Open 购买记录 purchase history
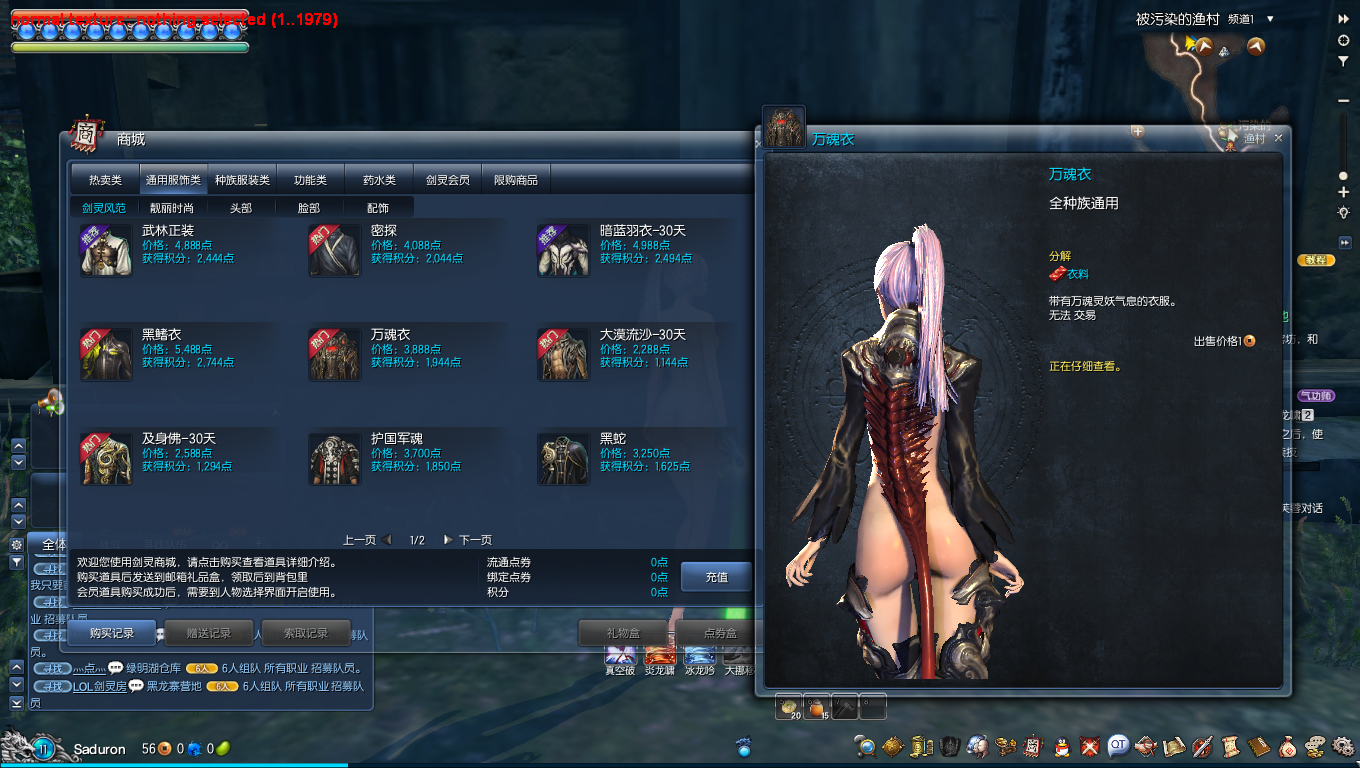 tap(112, 633)
